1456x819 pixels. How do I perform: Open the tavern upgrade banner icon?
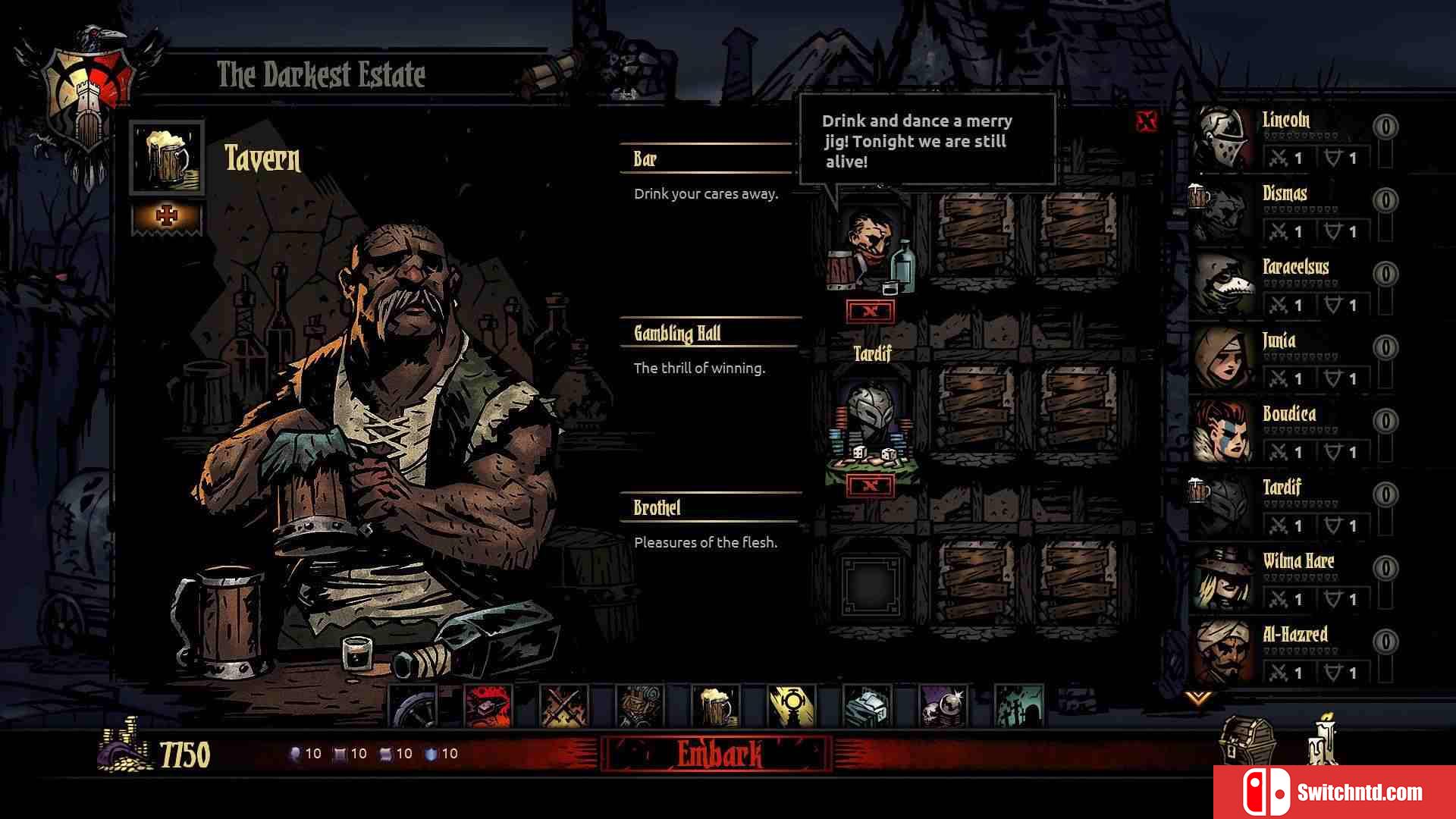click(x=167, y=218)
